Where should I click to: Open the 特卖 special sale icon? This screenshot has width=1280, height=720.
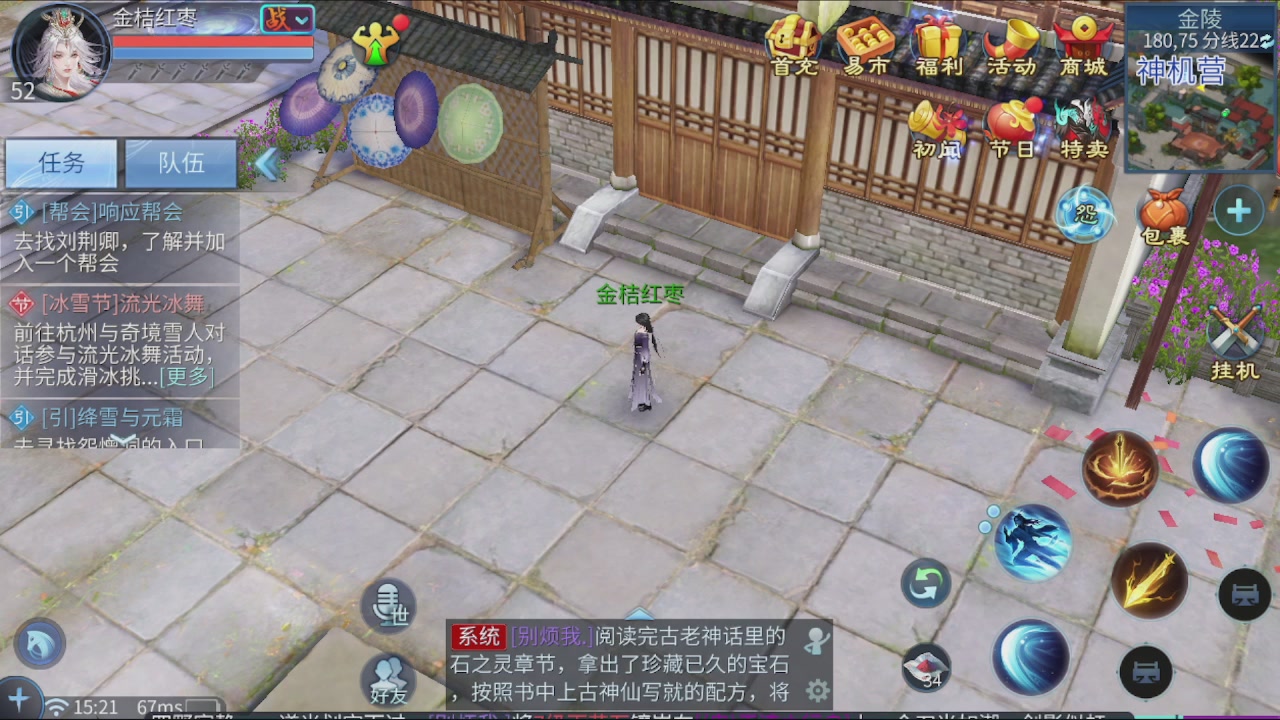coord(1080,125)
